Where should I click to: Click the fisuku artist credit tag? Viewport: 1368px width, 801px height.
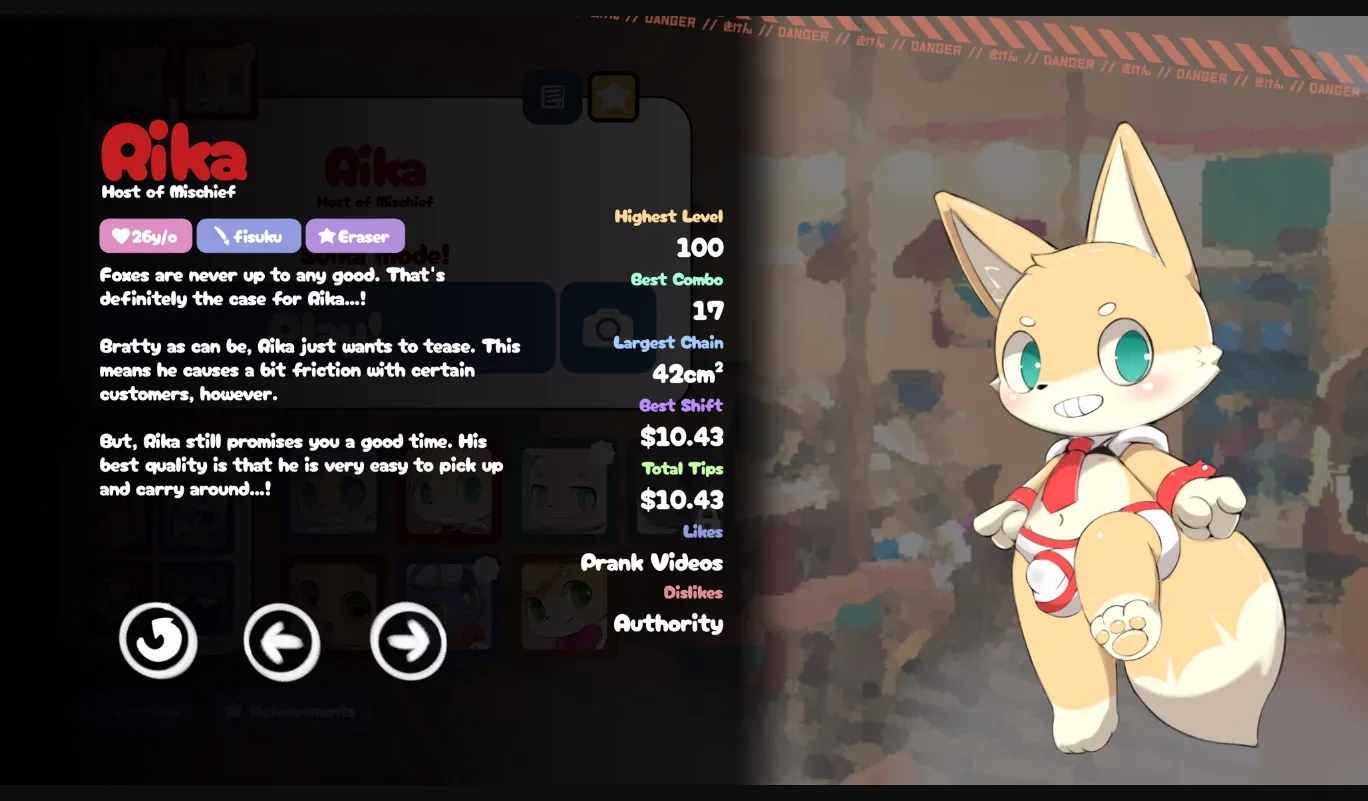[x=250, y=236]
